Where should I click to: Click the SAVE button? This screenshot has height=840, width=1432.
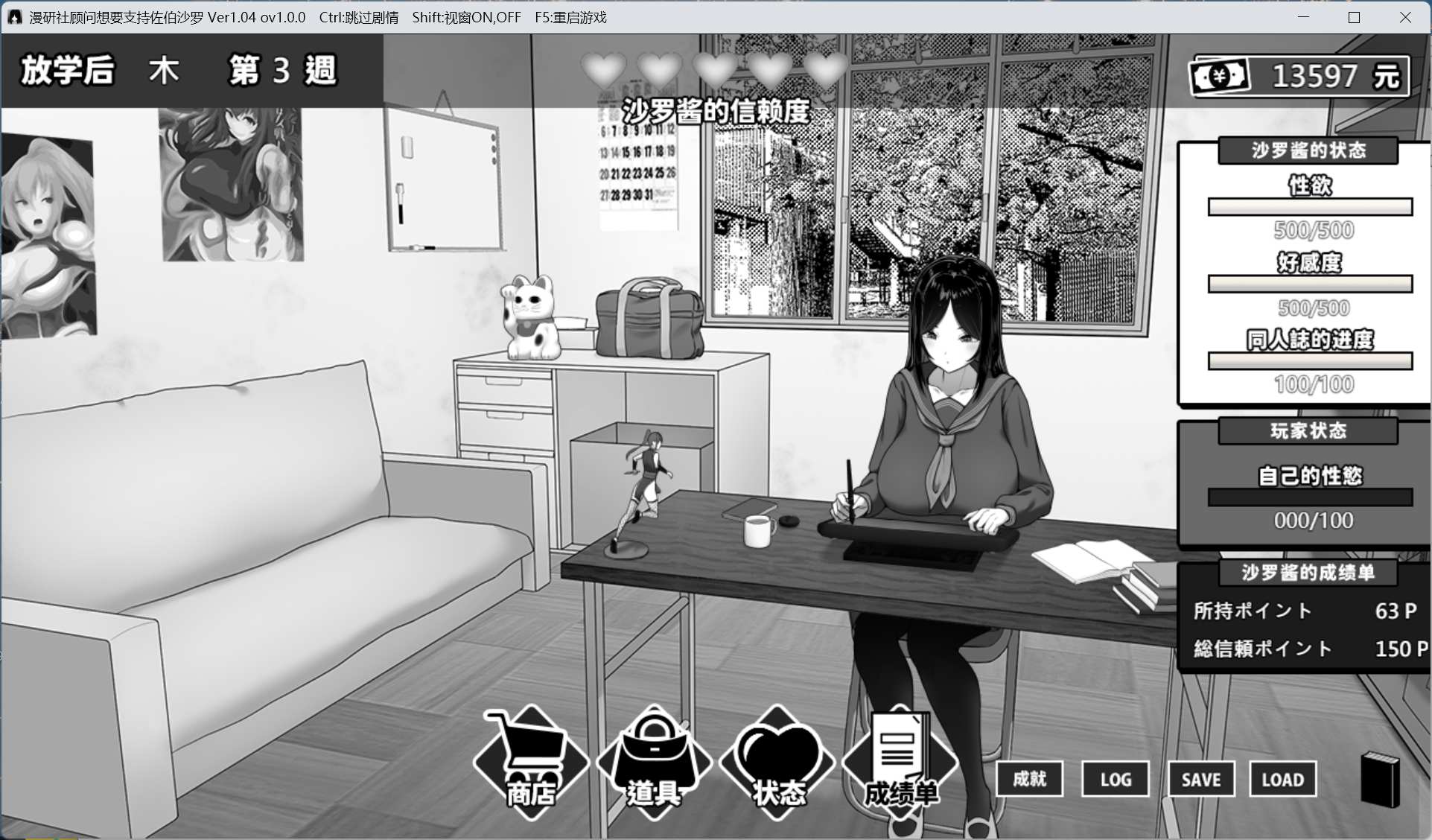pos(1200,779)
